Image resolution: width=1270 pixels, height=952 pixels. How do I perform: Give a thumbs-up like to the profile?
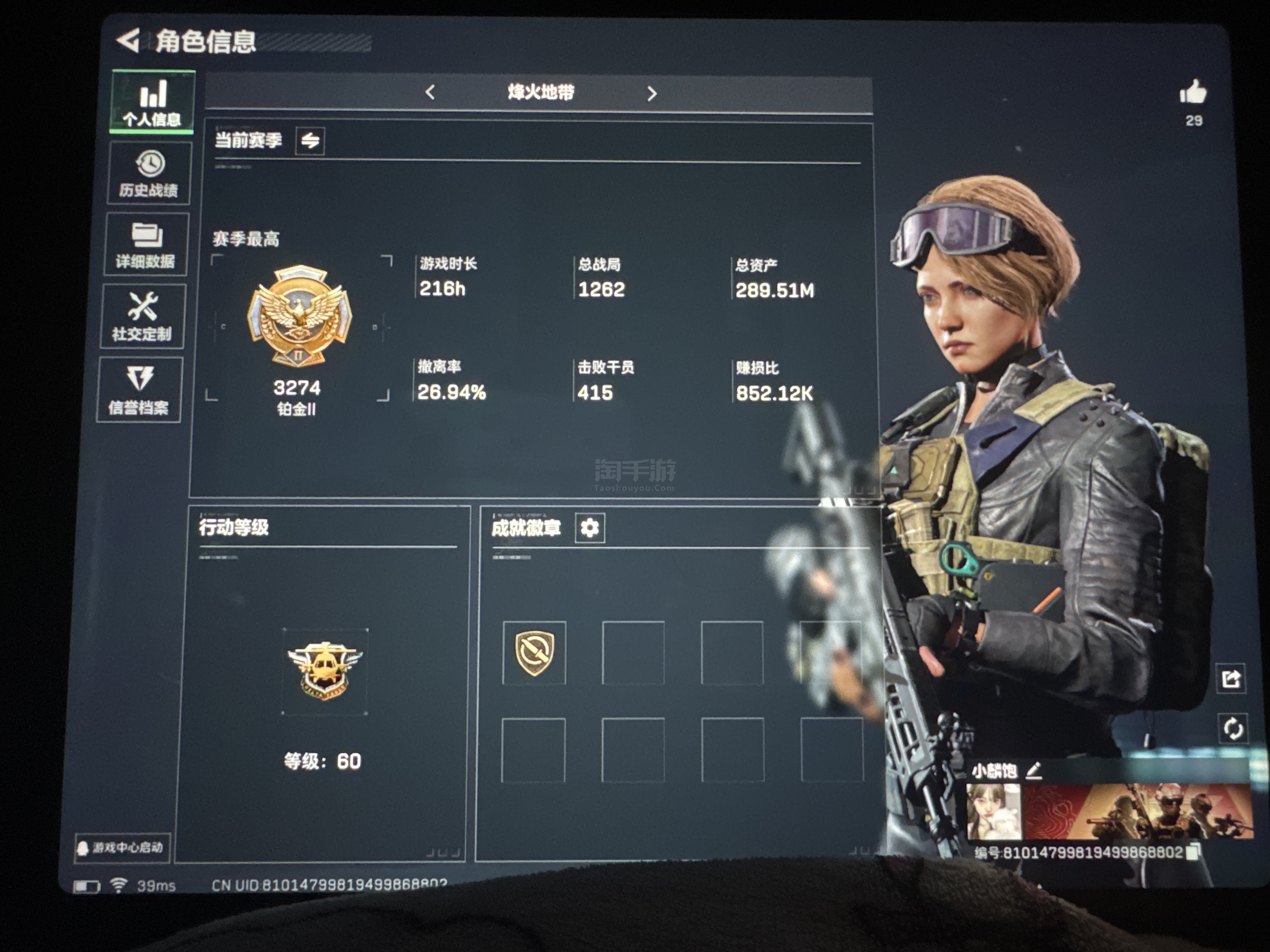click(x=1193, y=92)
